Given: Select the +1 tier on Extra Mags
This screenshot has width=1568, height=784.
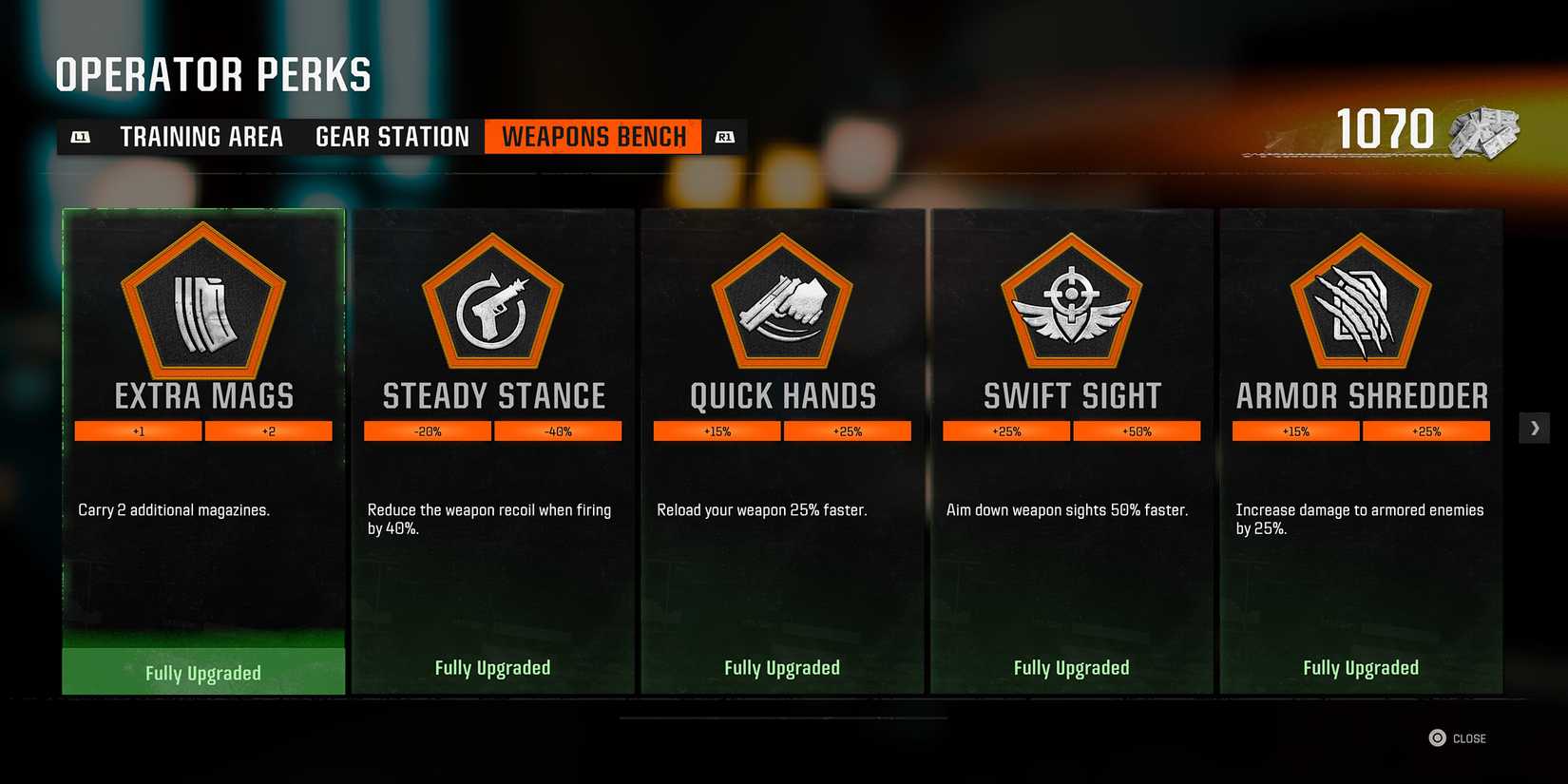Looking at the screenshot, I should coord(138,430).
